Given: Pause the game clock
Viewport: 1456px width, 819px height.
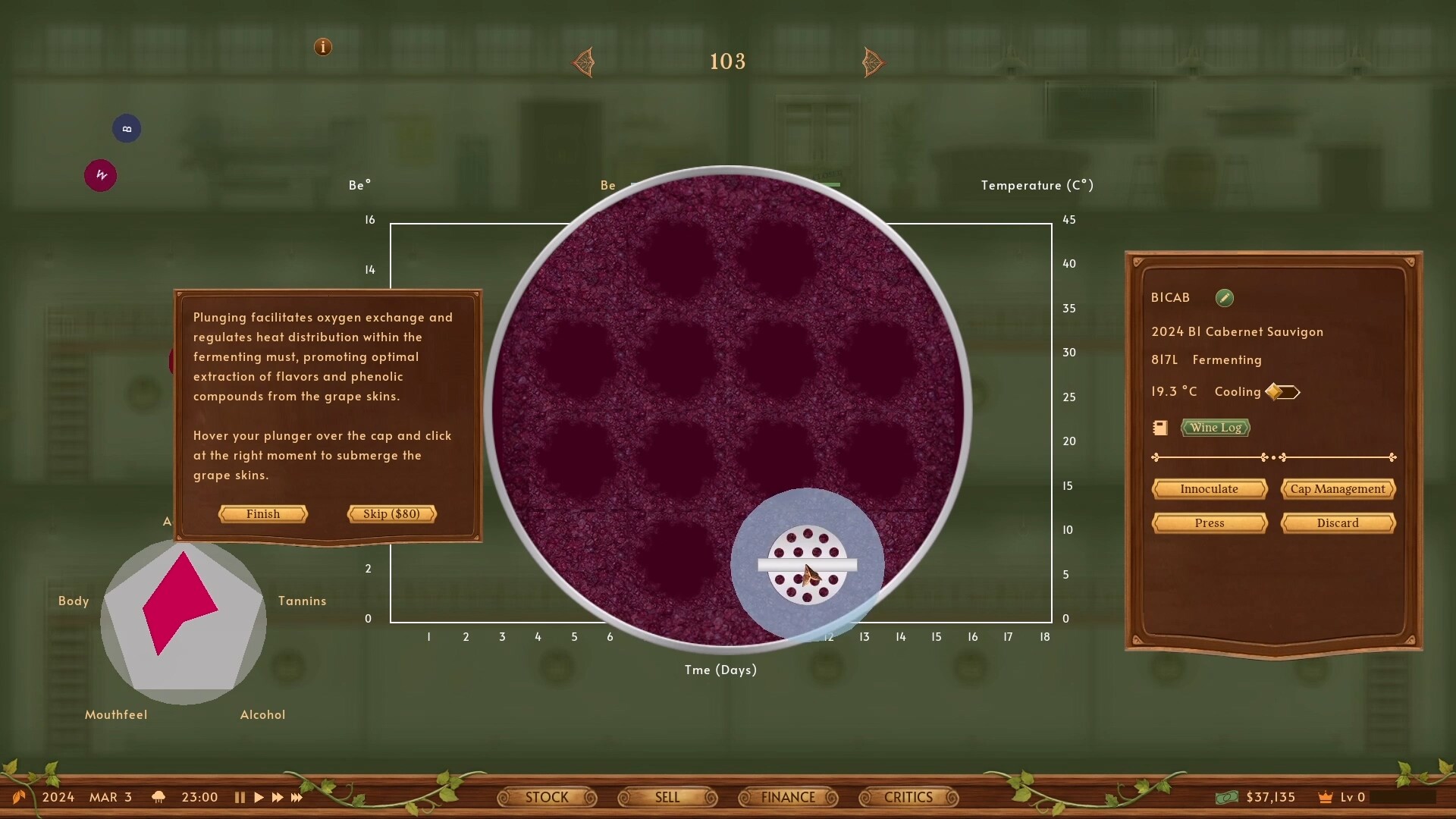Looking at the screenshot, I should tap(240, 797).
